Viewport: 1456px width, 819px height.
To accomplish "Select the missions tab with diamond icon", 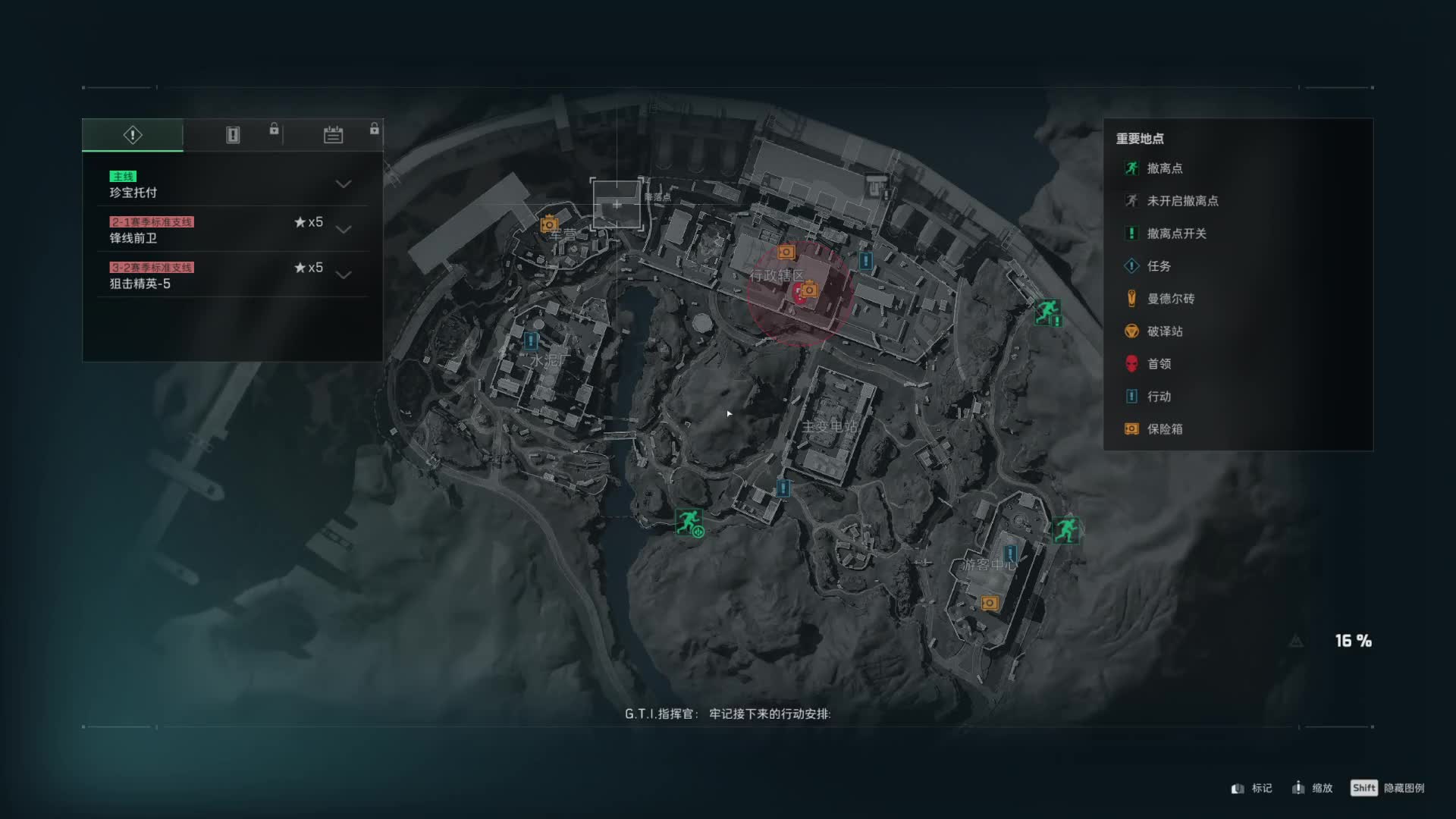I will tap(133, 135).
